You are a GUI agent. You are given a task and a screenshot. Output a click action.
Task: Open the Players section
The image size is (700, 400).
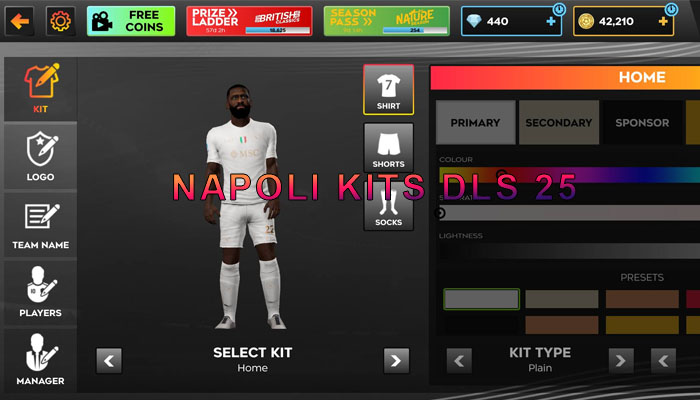click(x=40, y=291)
